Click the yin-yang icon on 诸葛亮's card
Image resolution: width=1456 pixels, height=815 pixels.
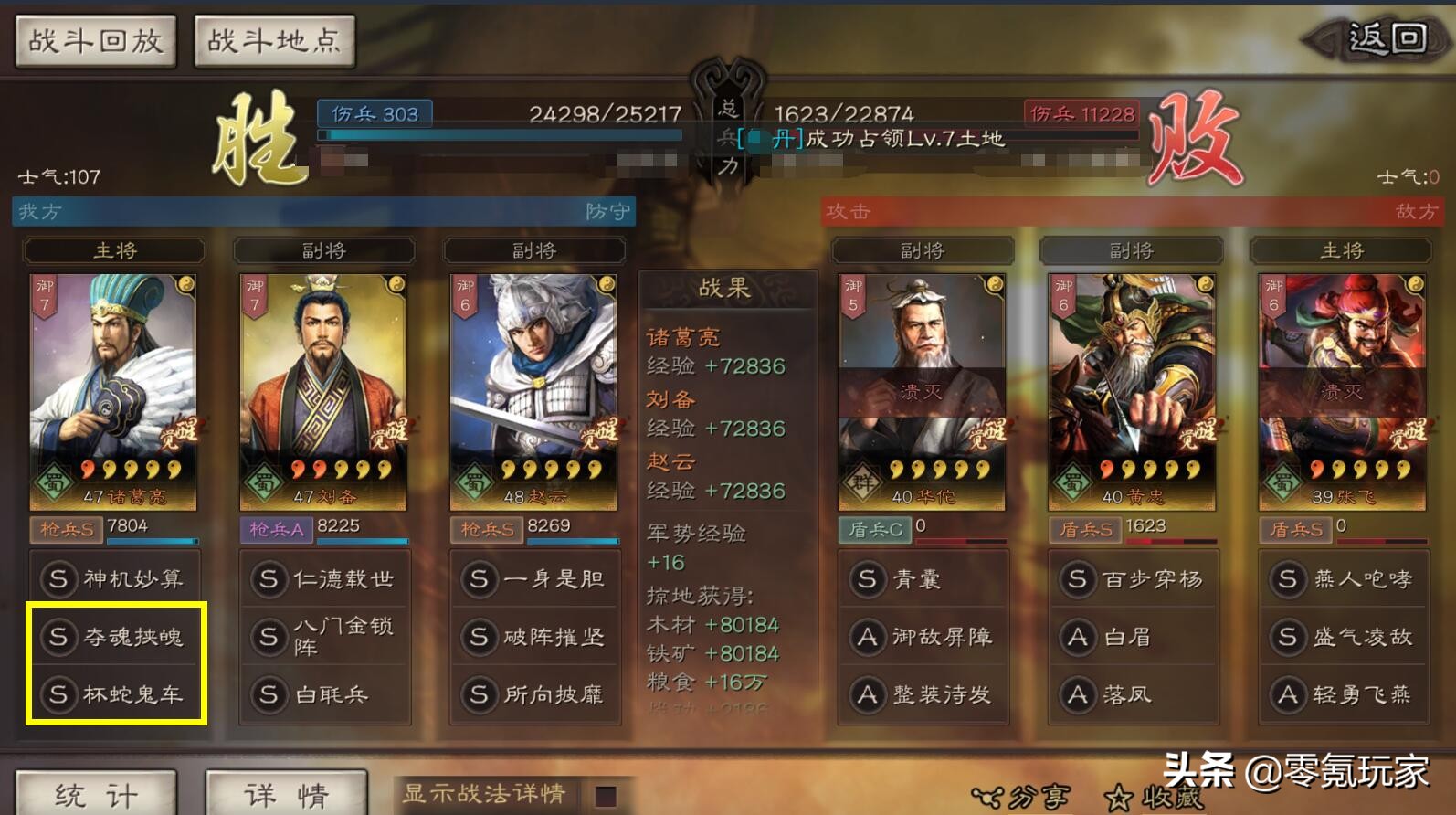click(x=185, y=283)
